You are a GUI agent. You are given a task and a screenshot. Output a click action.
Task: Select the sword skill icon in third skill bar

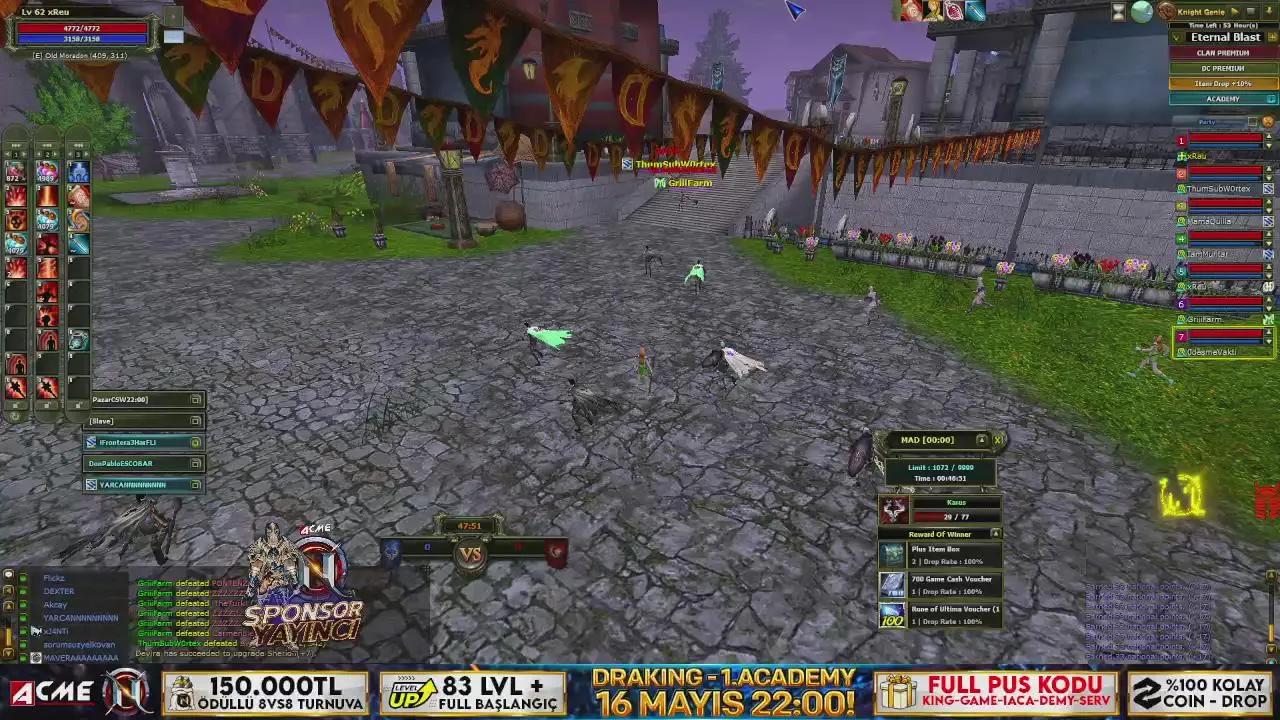click(79, 244)
